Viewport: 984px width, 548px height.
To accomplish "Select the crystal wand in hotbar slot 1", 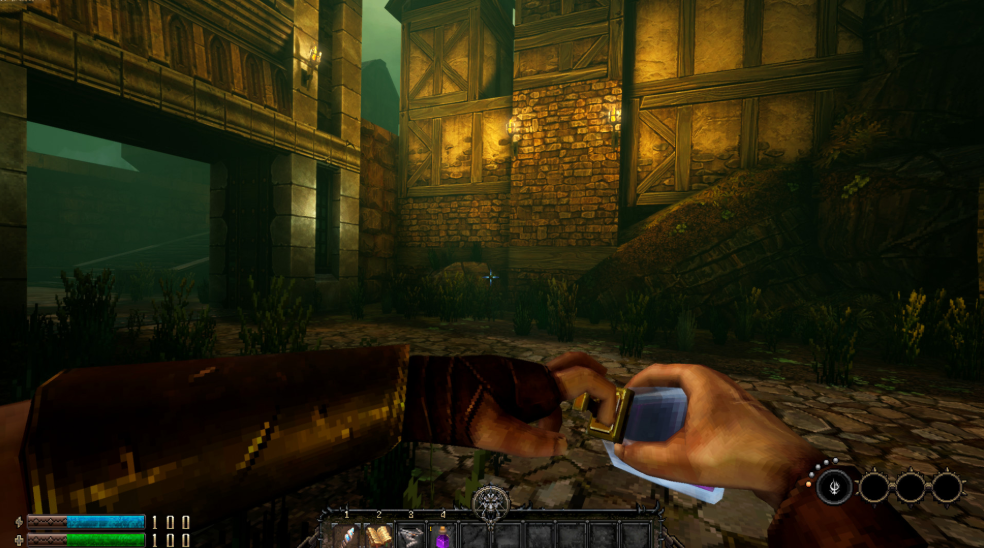I will point(347,535).
